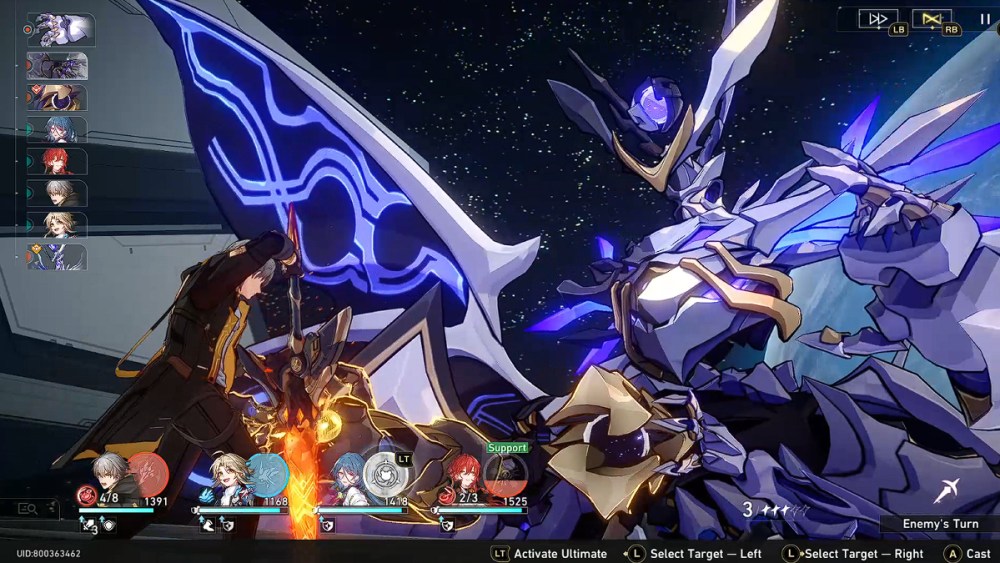1000x563 pixels.
Task: Activate the blonde character's blue ultimate
Action: click(267, 473)
